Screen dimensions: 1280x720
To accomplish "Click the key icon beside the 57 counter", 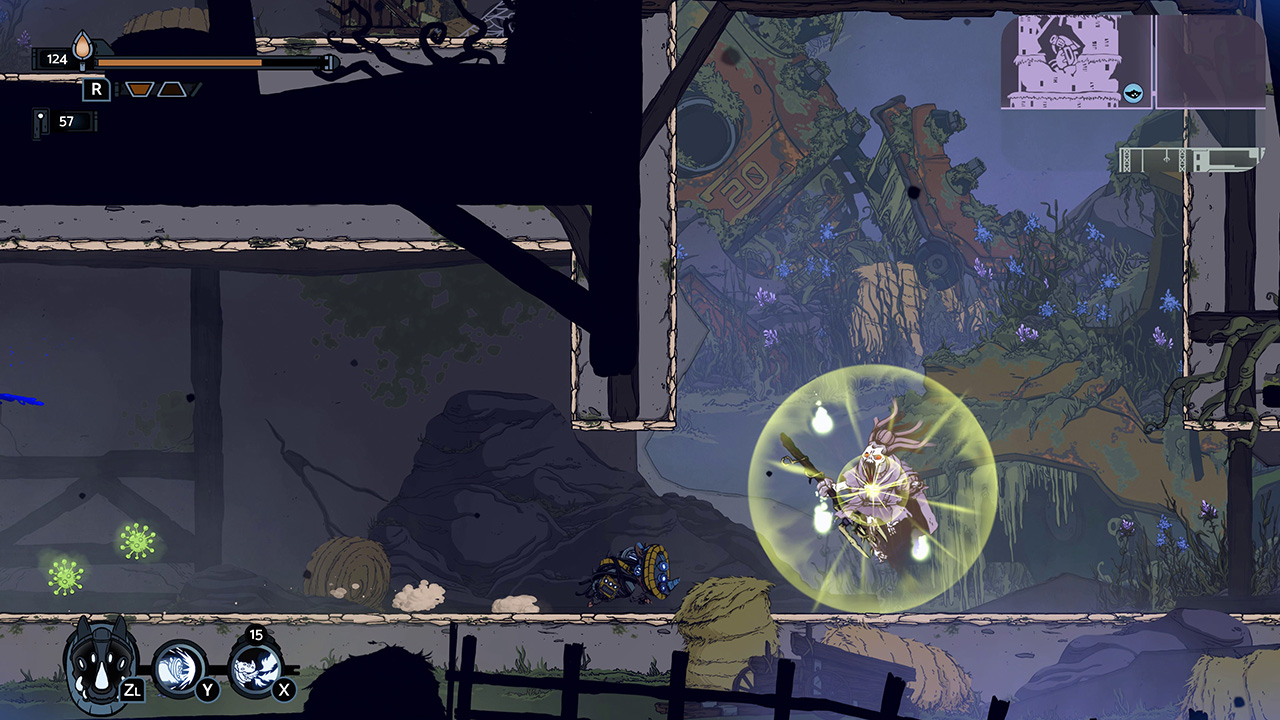I will pyautogui.click(x=40, y=122).
